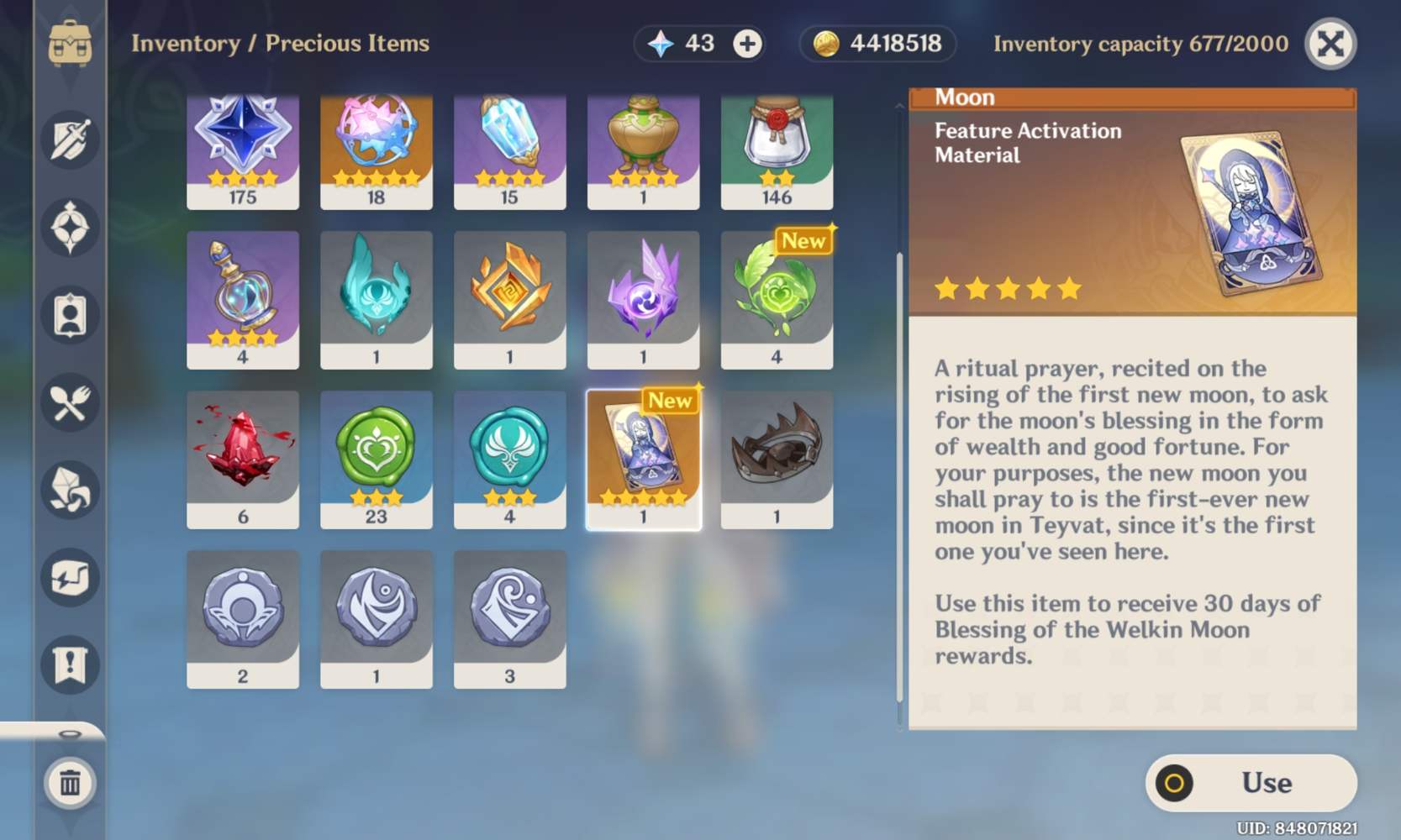
Task: Select the Gadgets category icon
Action: point(71,577)
